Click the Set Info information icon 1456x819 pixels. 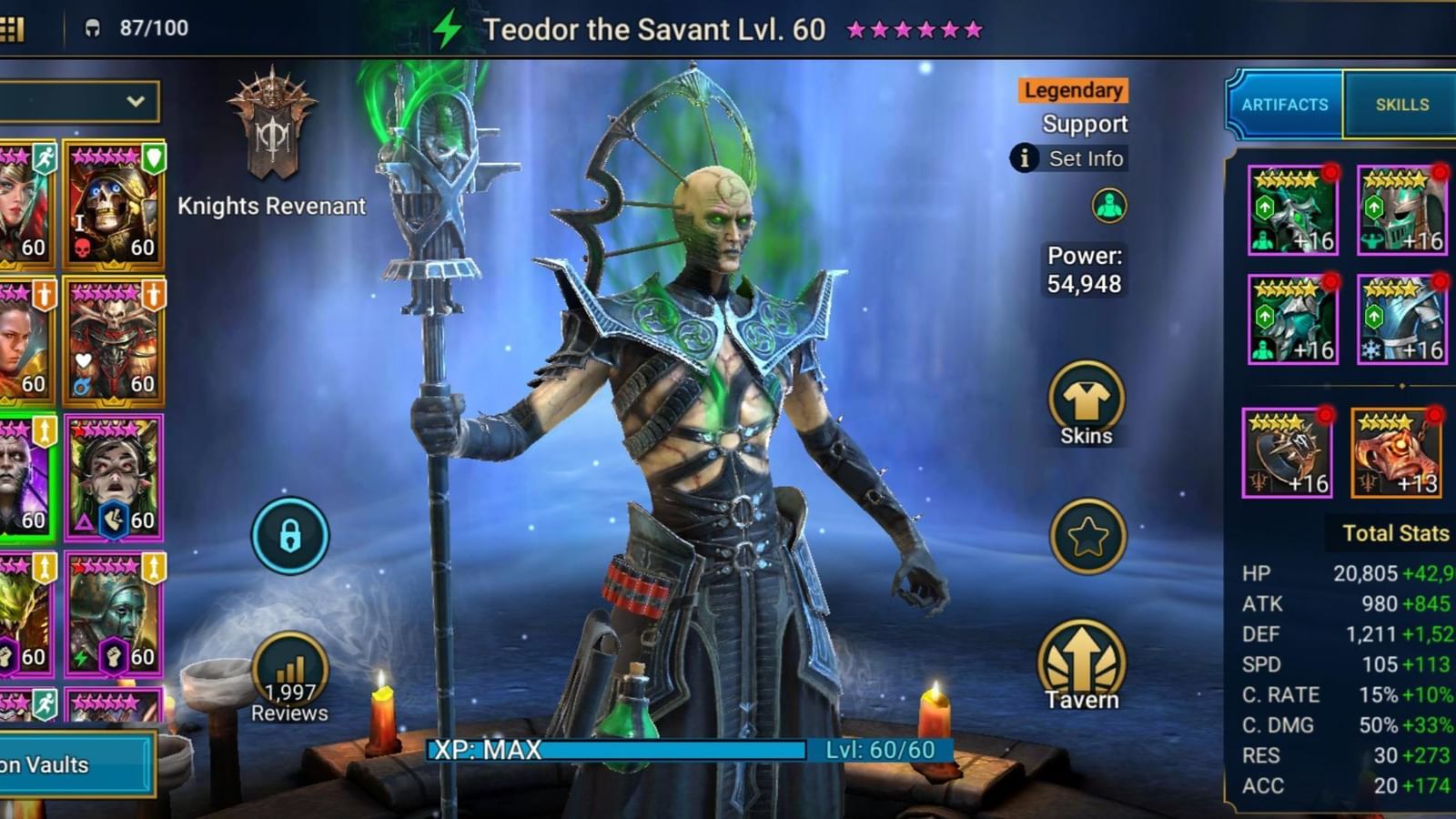1024,159
